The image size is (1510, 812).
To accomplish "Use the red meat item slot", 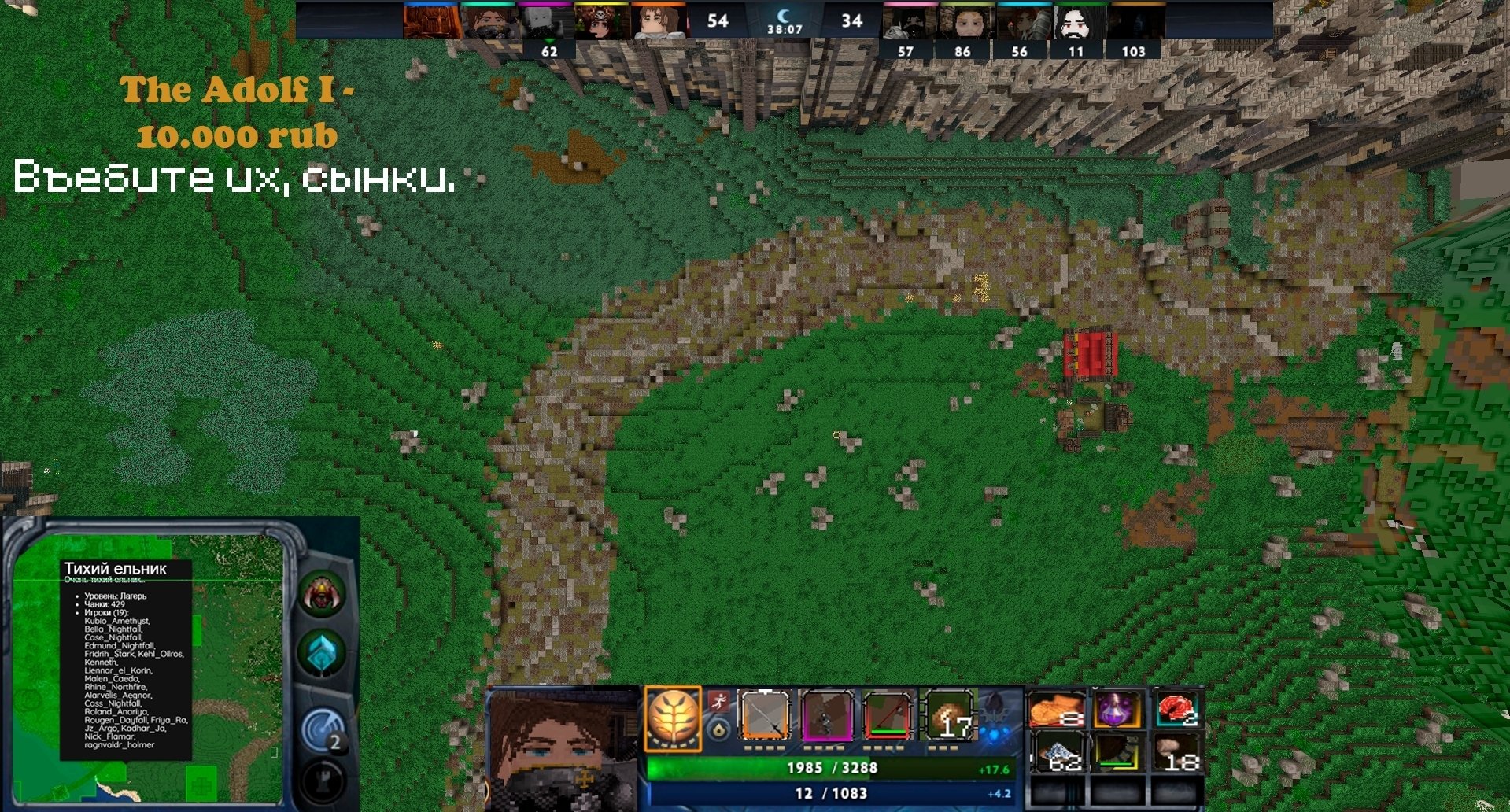I will (1177, 710).
